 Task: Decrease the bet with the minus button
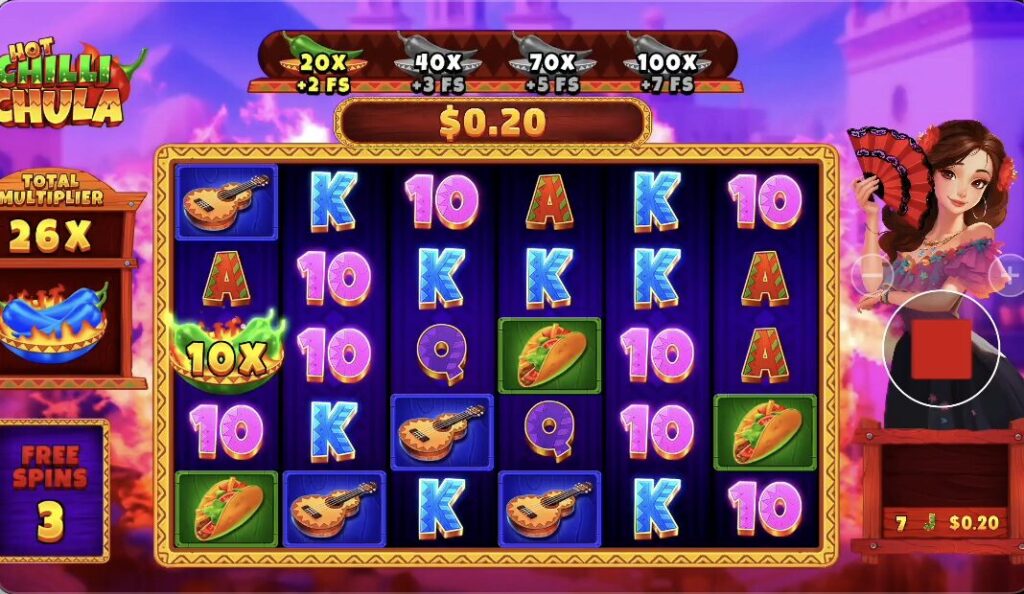point(870,272)
